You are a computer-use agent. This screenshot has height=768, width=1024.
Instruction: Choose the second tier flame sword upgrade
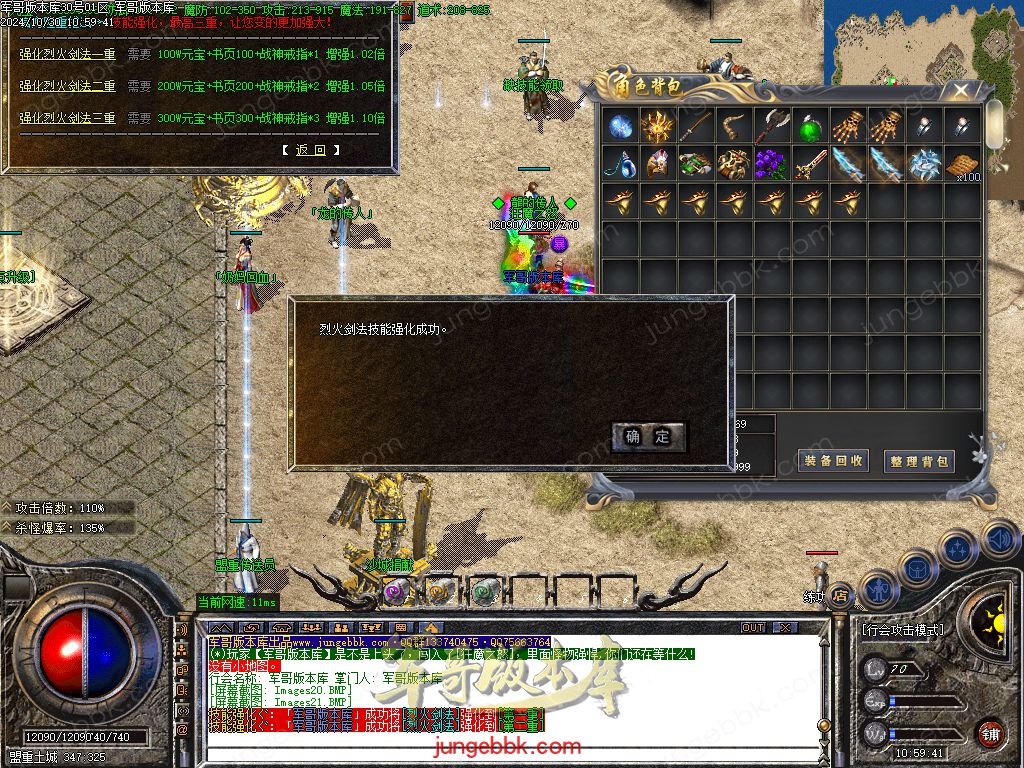coord(68,86)
